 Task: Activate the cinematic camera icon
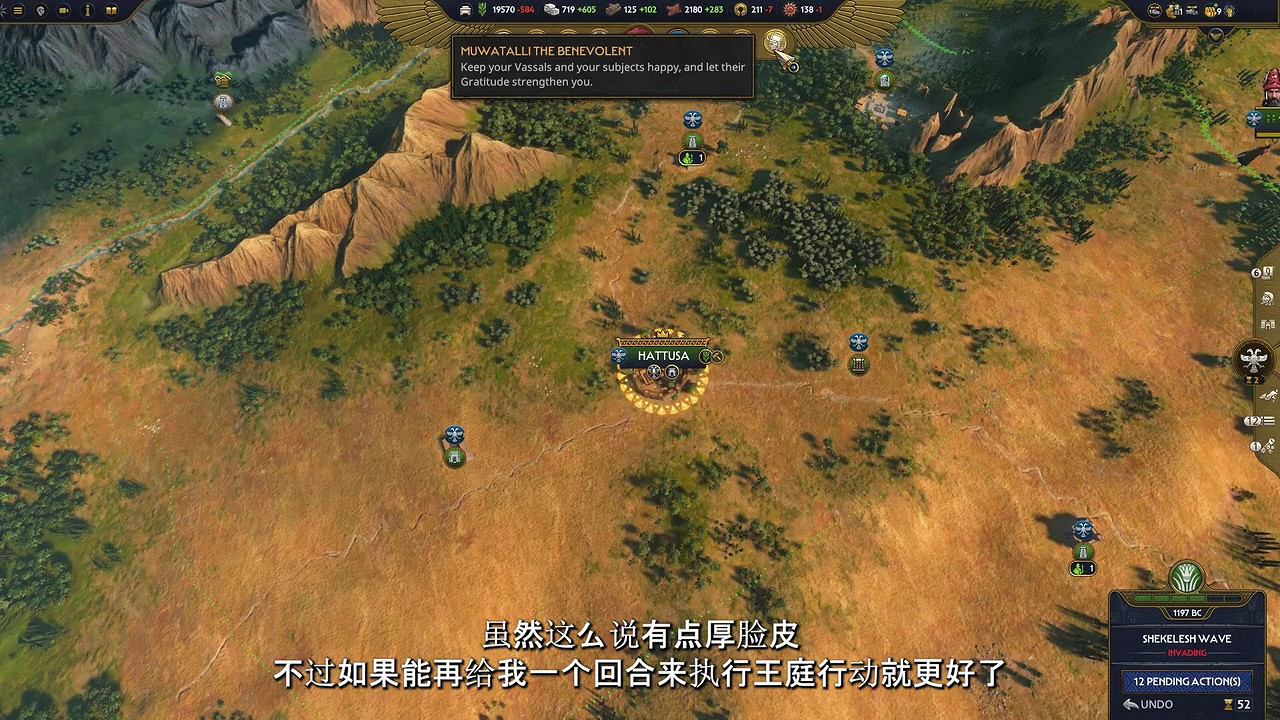tap(63, 10)
